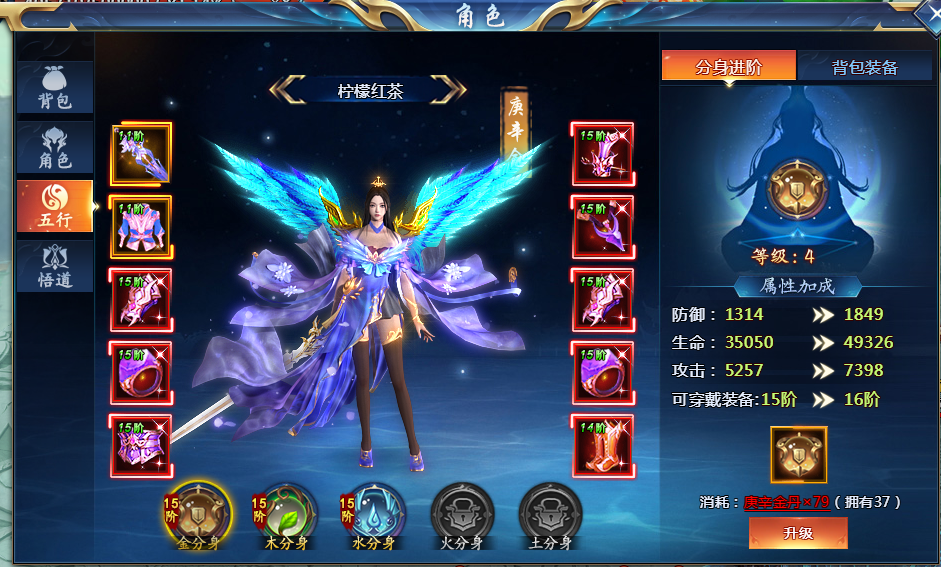Select the purple sword weapon slot

click(140, 154)
